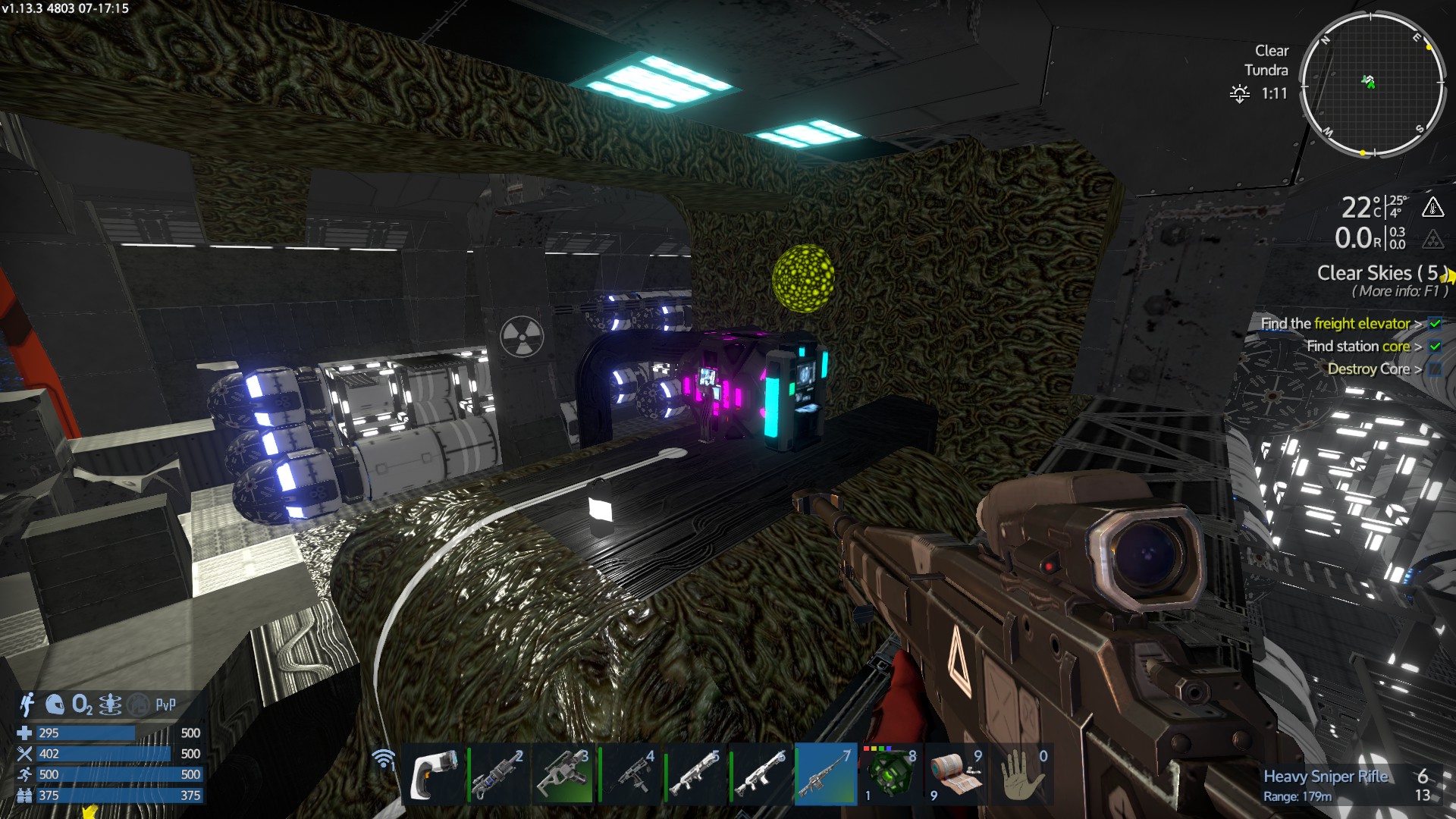The image size is (1456, 819).
Task: Choose the green explosive device in slot 8
Action: coord(891,775)
